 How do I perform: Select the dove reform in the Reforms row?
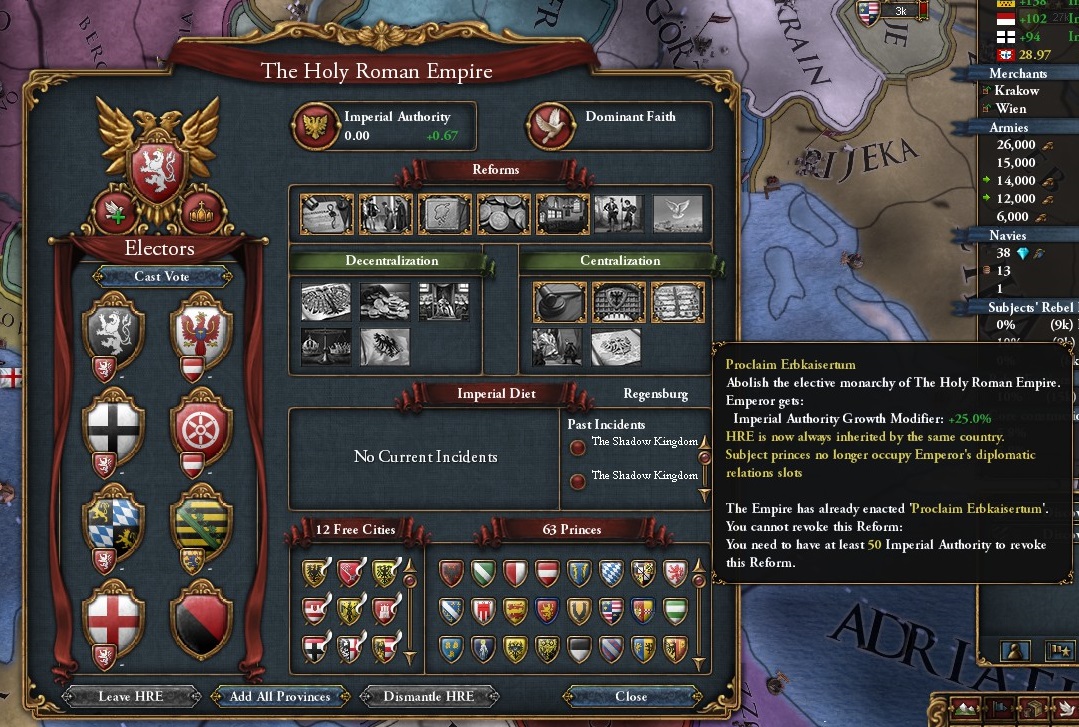click(678, 213)
